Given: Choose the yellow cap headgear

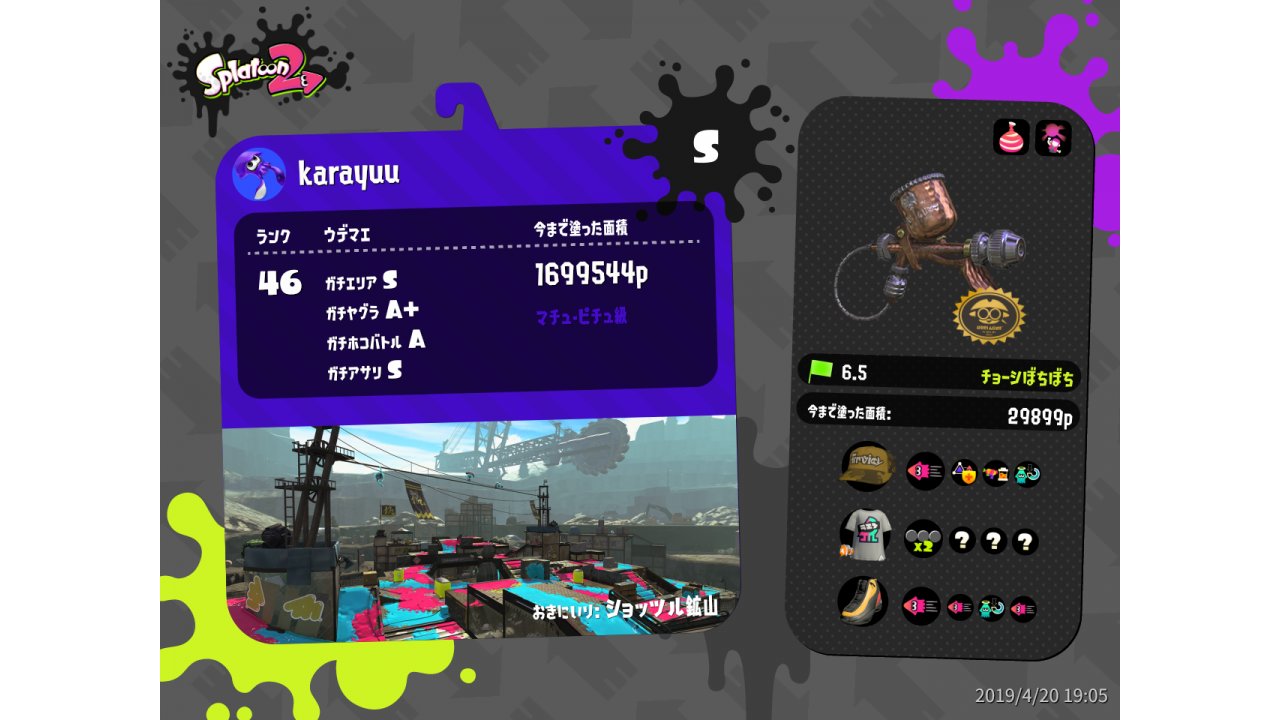Looking at the screenshot, I should click(x=866, y=467).
